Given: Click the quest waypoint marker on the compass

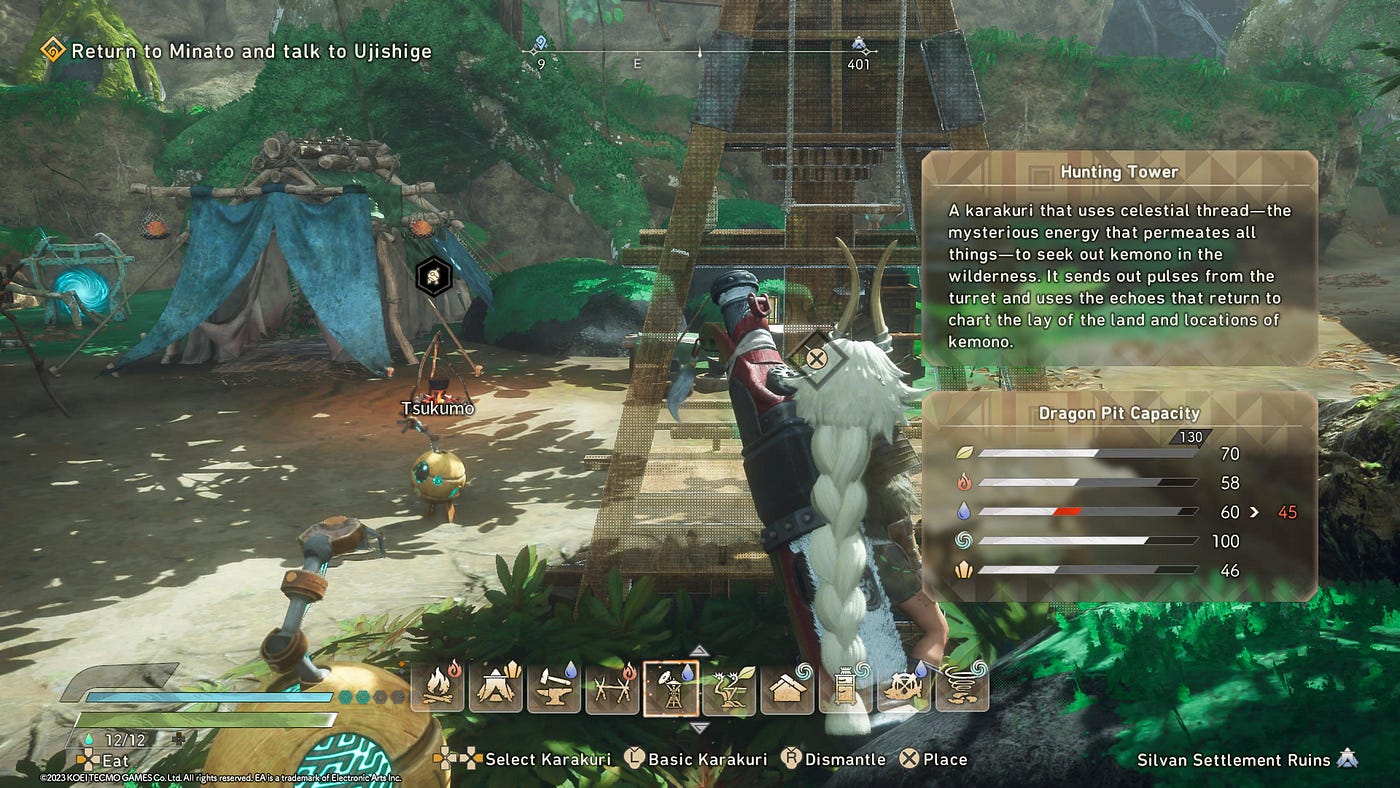Looking at the screenshot, I should click(x=541, y=44).
